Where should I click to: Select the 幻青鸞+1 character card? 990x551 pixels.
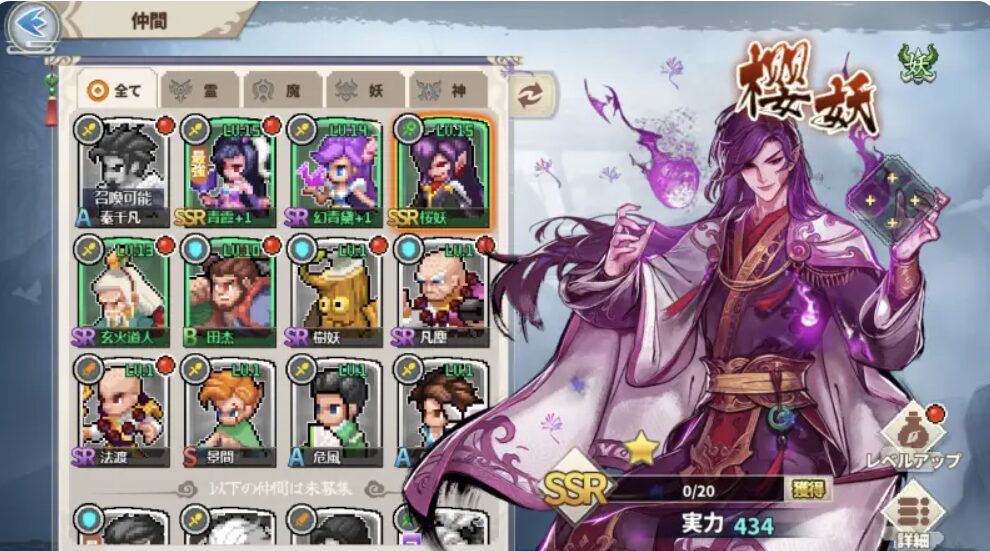tap(333, 170)
